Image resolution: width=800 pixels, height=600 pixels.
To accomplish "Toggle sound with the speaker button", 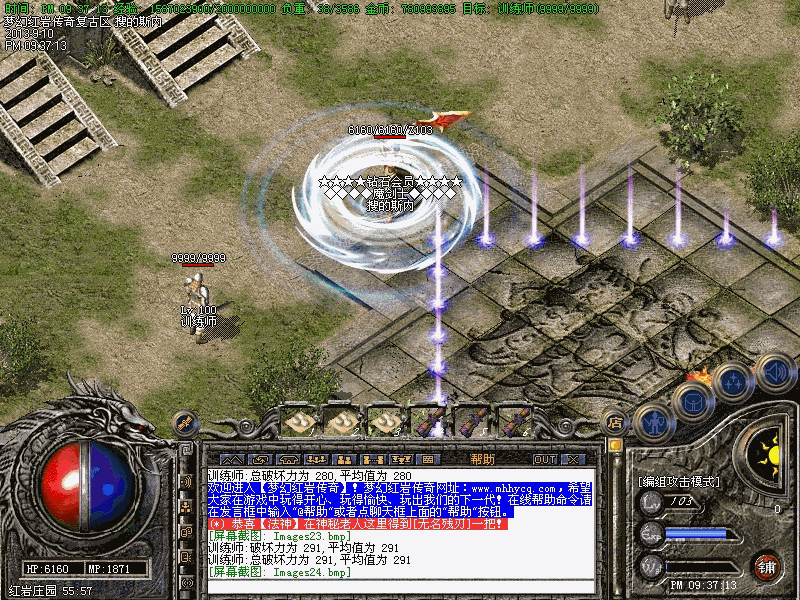I will 773,372.
